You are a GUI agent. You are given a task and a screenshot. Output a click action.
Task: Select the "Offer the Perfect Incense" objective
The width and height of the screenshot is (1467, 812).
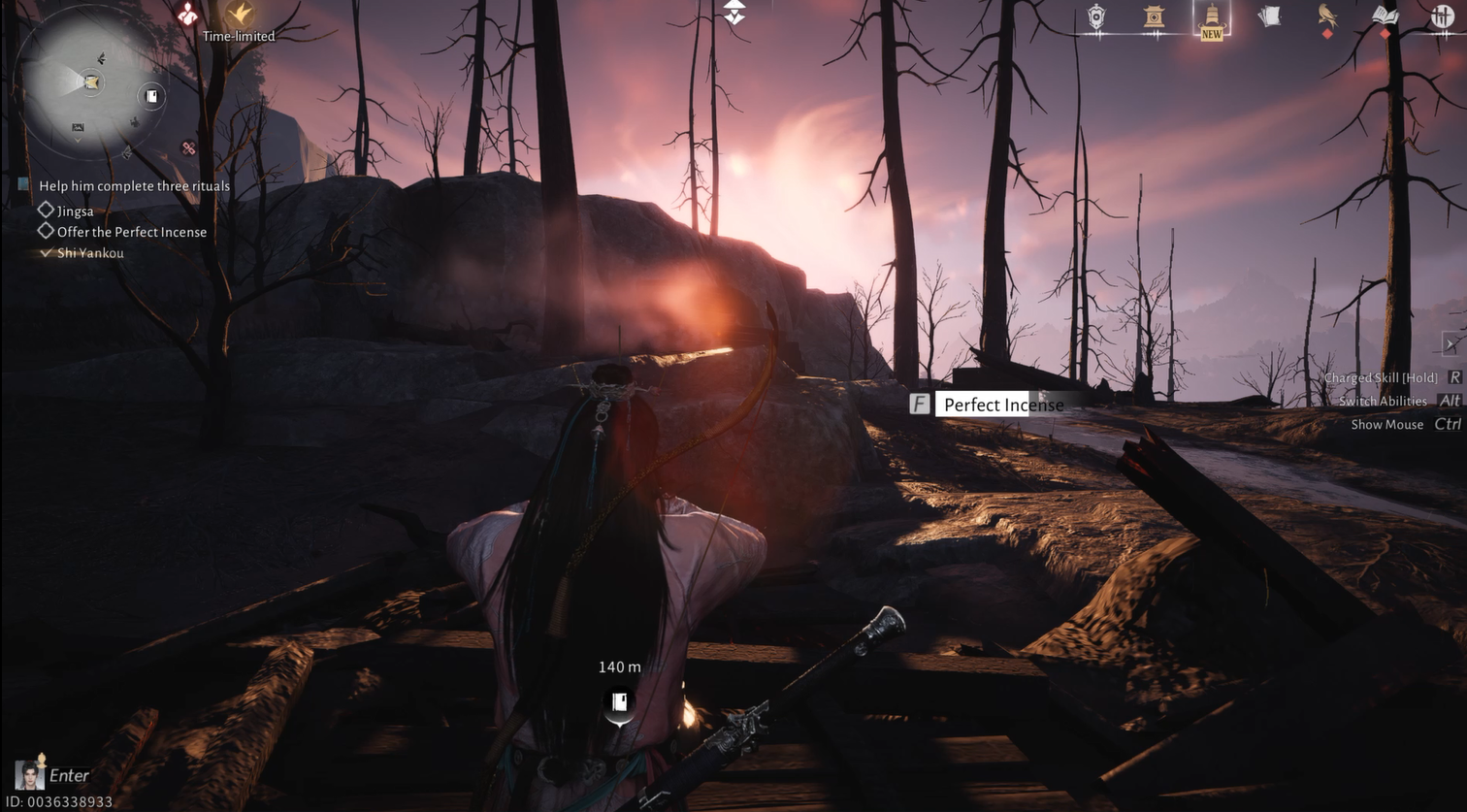[131, 232]
